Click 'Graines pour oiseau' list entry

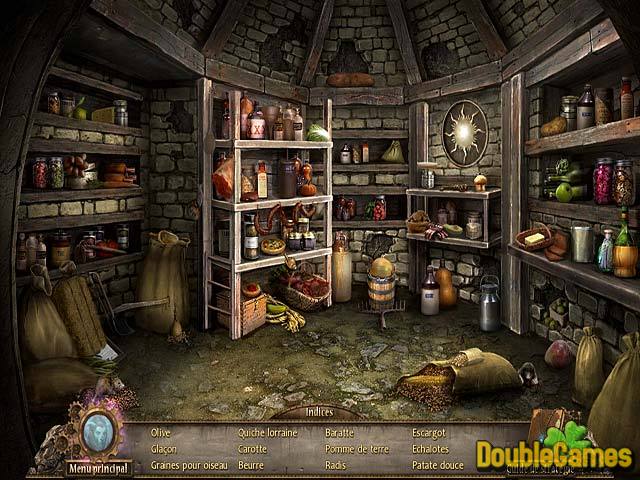[187, 465]
